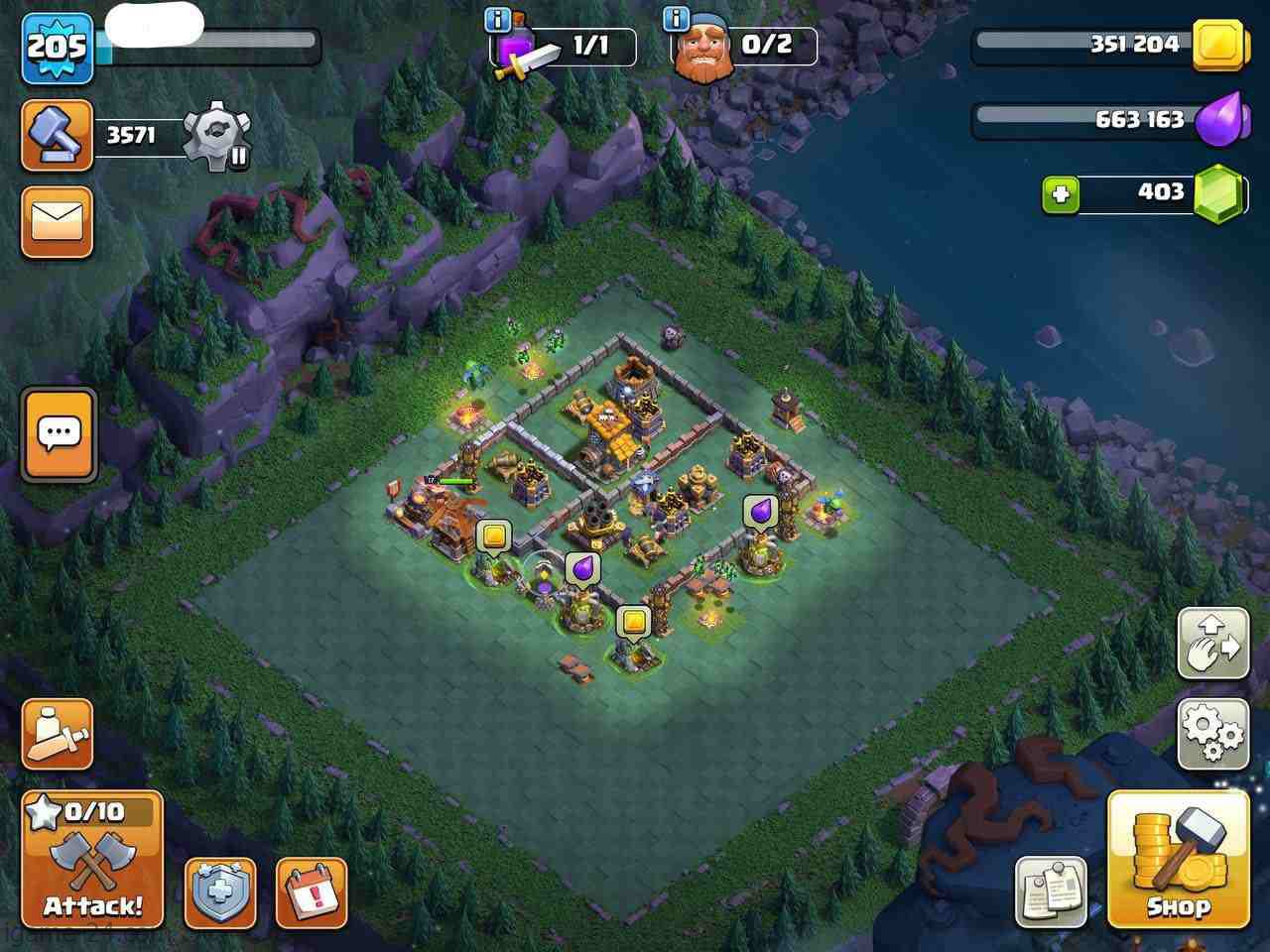Image resolution: width=1270 pixels, height=952 pixels.
Task: Open the shield plus button
Action: [220, 892]
